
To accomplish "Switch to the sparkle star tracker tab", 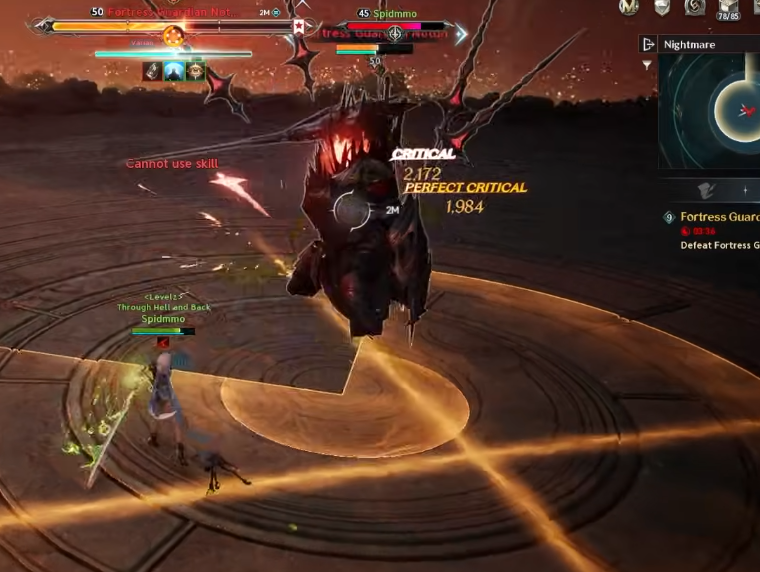I will (745, 190).
